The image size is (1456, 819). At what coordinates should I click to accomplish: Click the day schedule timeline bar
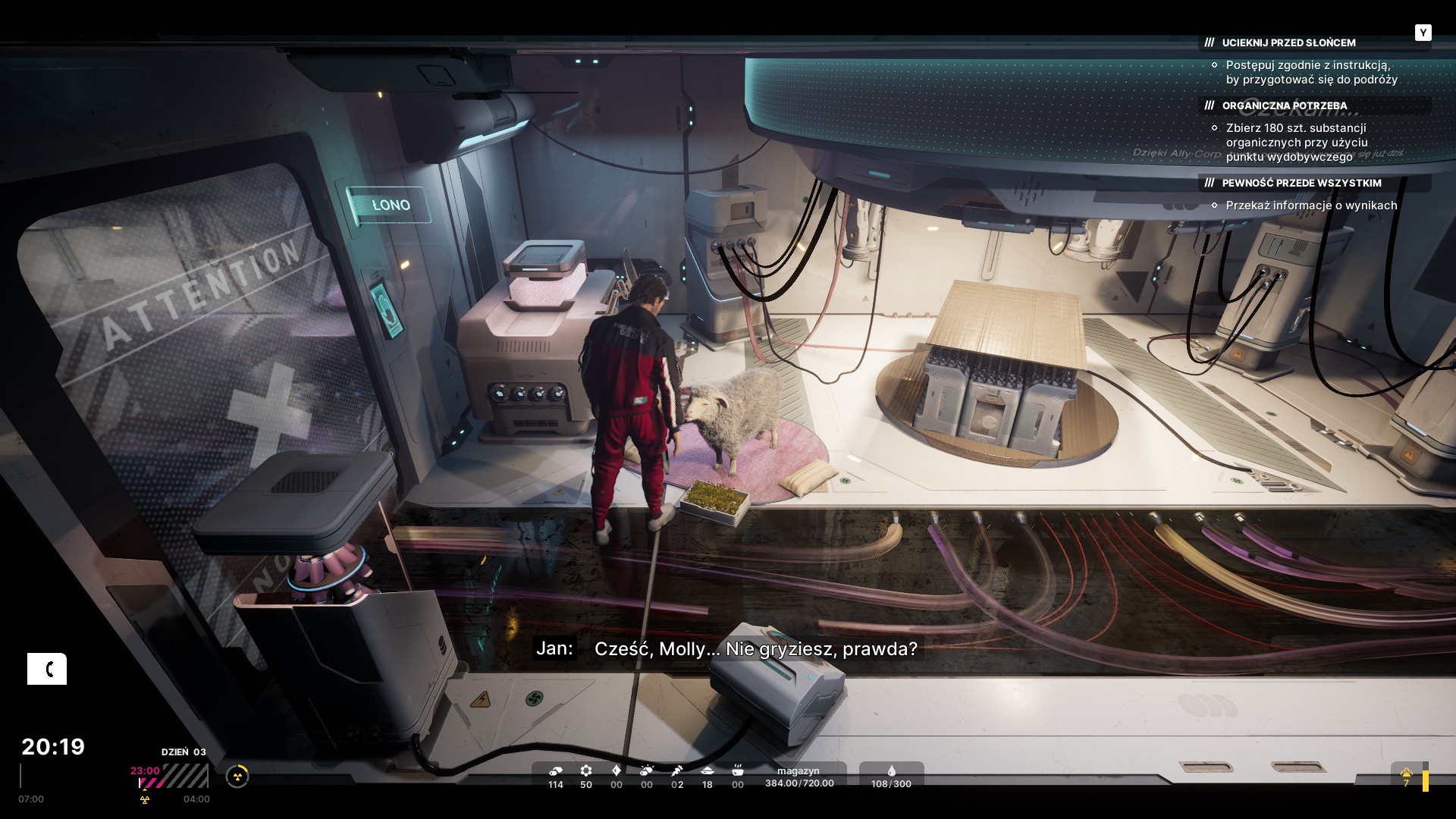tap(173, 777)
